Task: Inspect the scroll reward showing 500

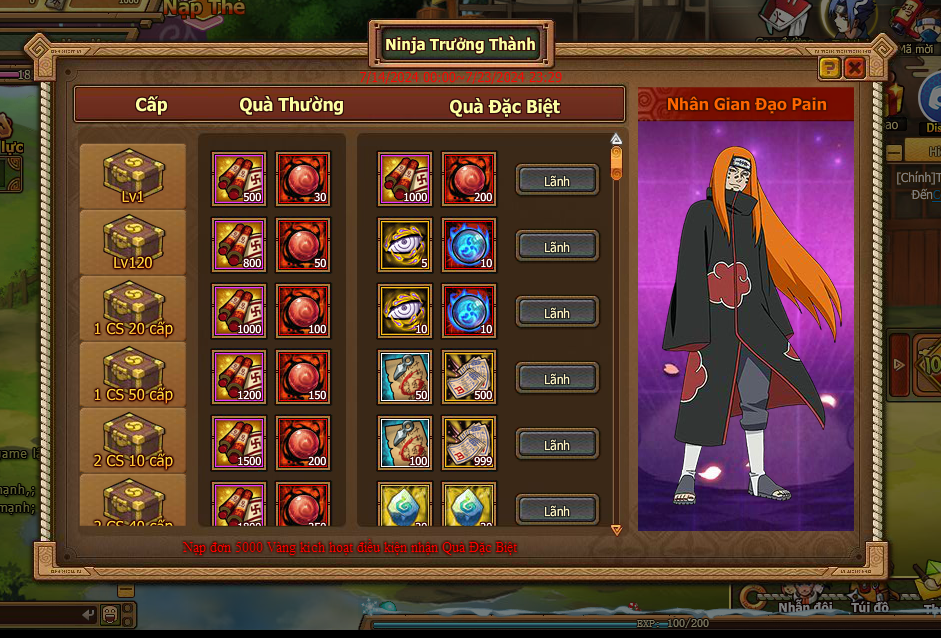Action: pyautogui.click(x=239, y=179)
